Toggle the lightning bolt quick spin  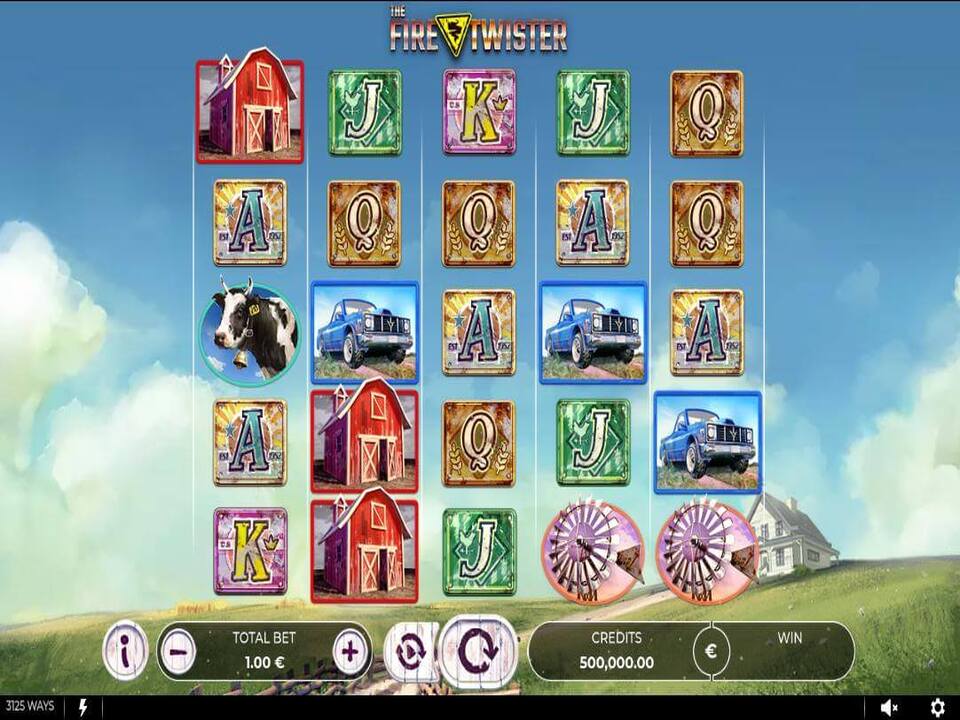83,708
